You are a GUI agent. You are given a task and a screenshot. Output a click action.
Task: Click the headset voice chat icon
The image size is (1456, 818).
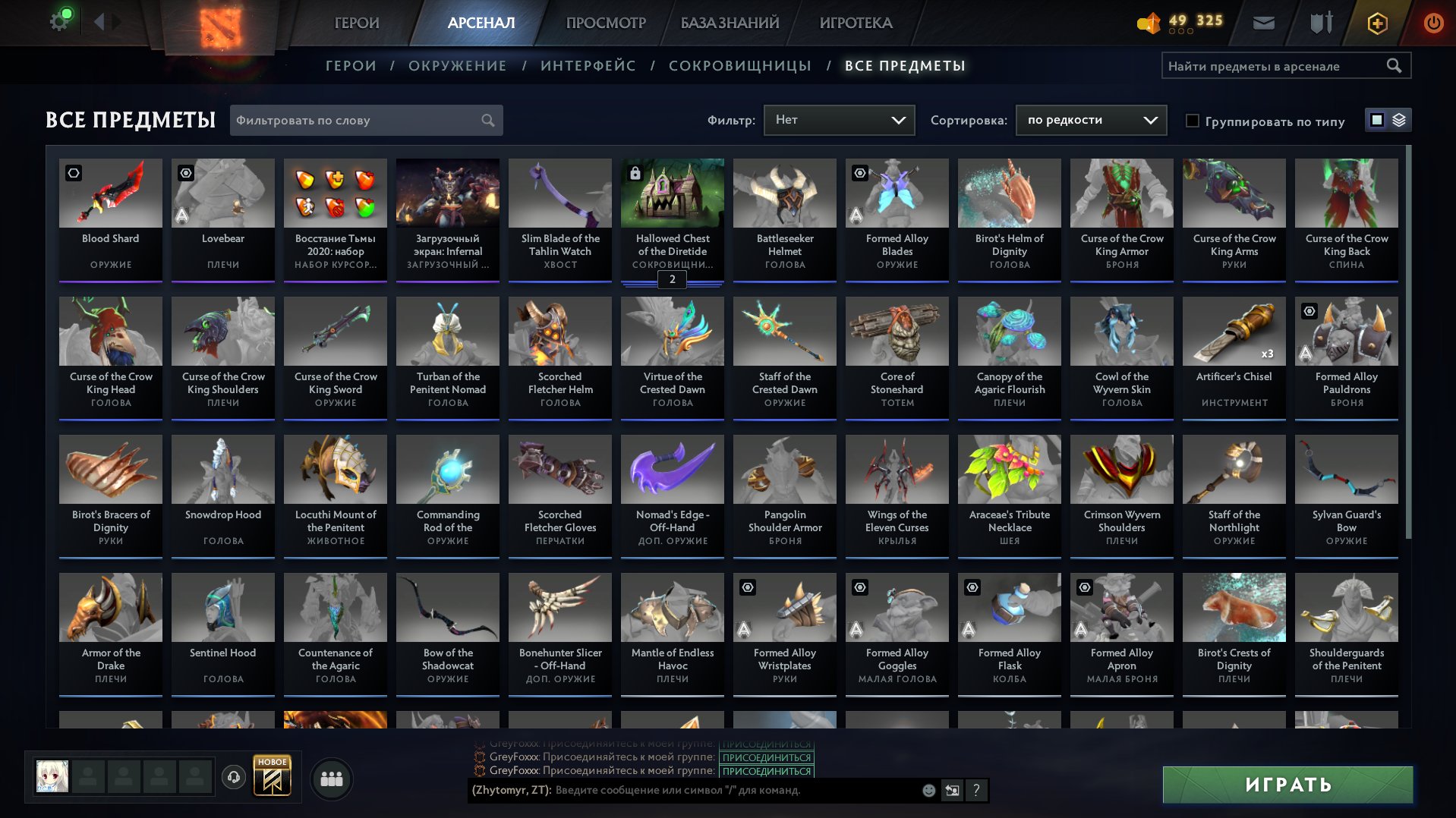pos(234,777)
